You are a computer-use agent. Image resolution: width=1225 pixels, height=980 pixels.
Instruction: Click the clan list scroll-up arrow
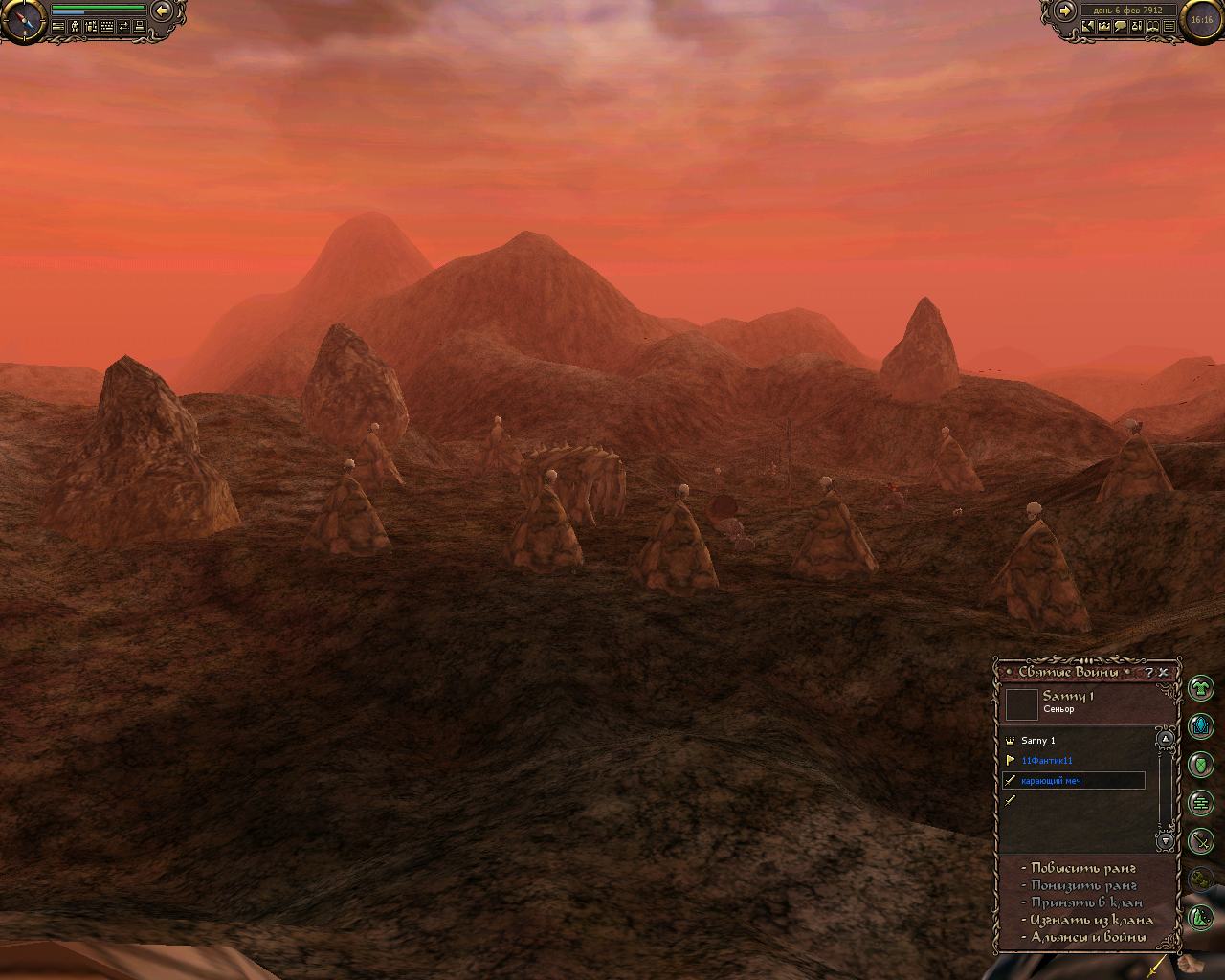(x=1166, y=739)
